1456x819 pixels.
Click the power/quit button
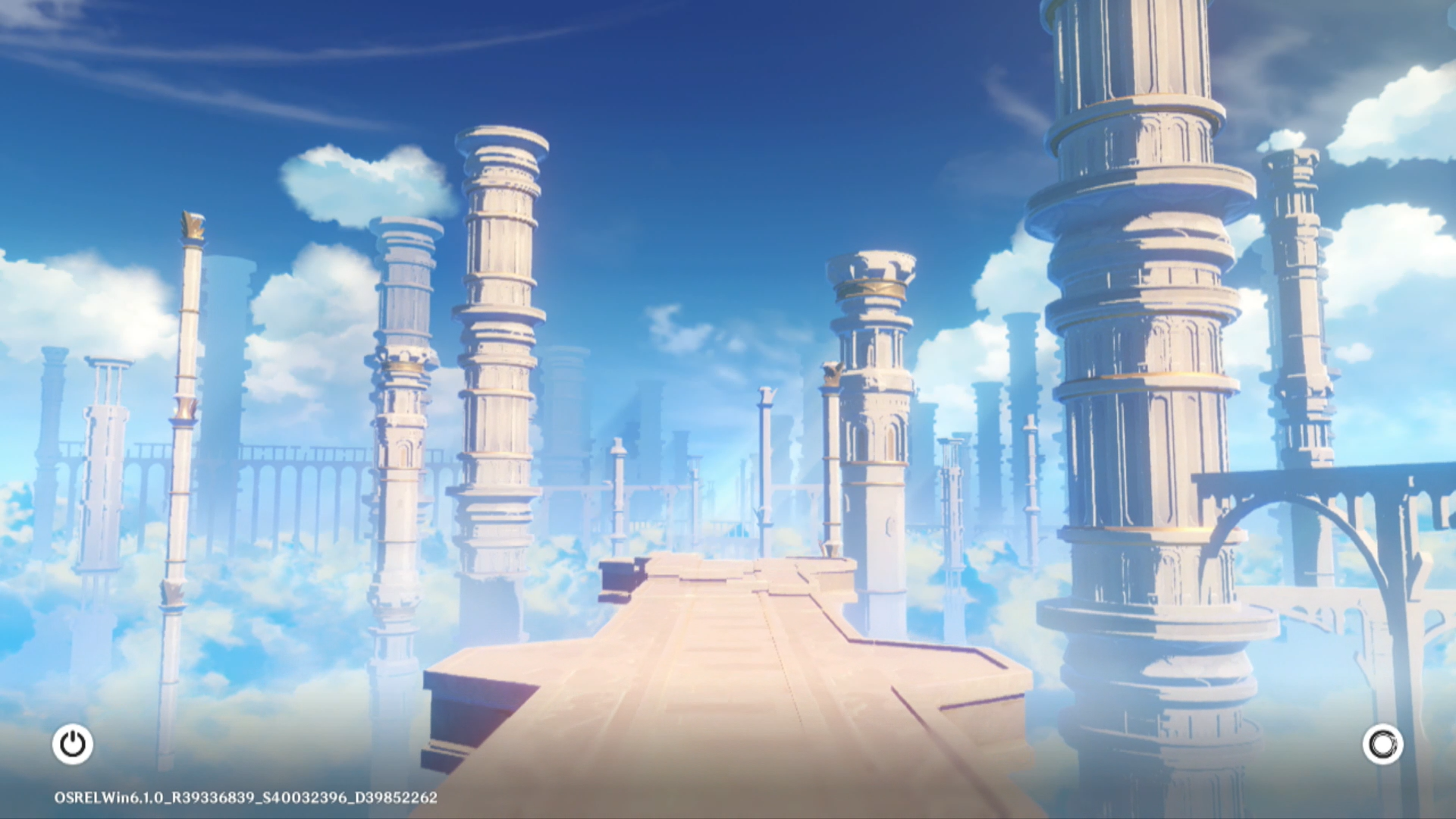(73, 744)
